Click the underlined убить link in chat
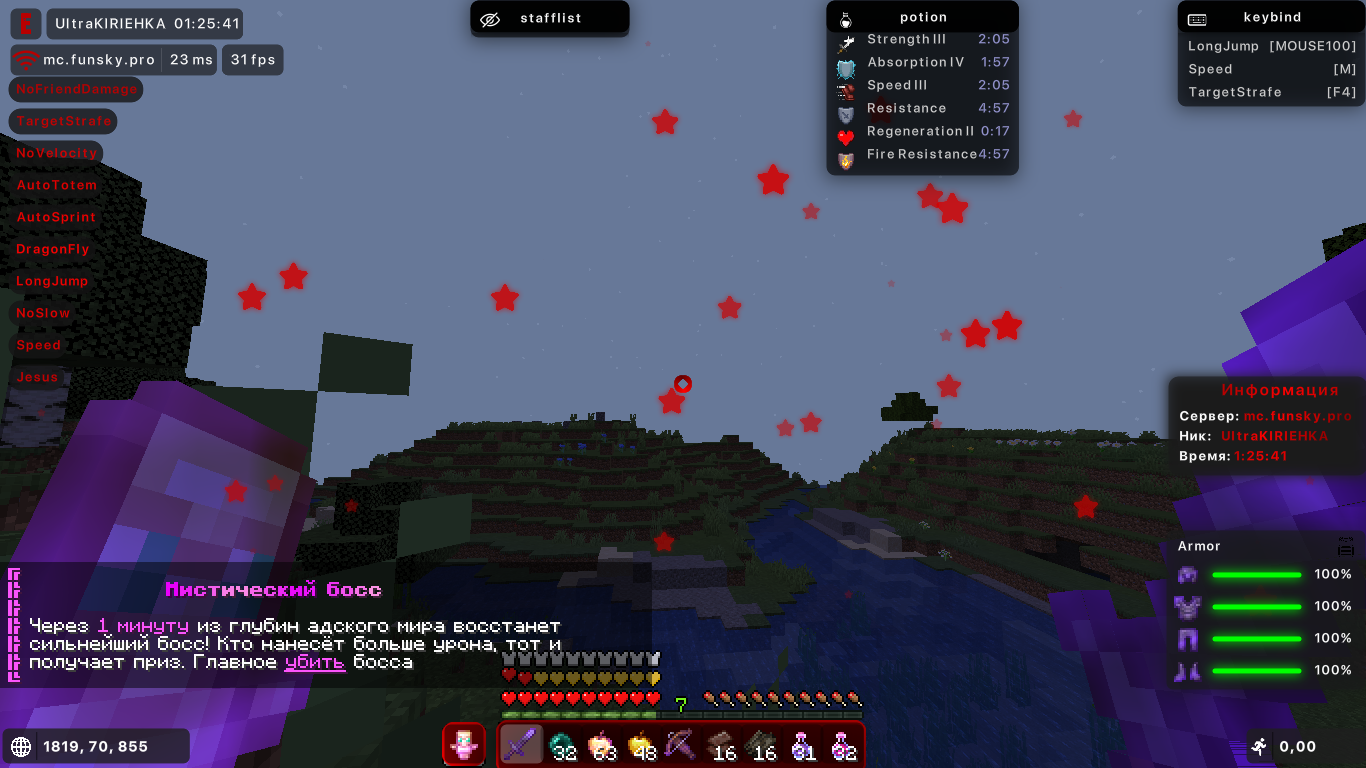Image resolution: width=1366 pixels, height=768 pixels. click(314, 663)
